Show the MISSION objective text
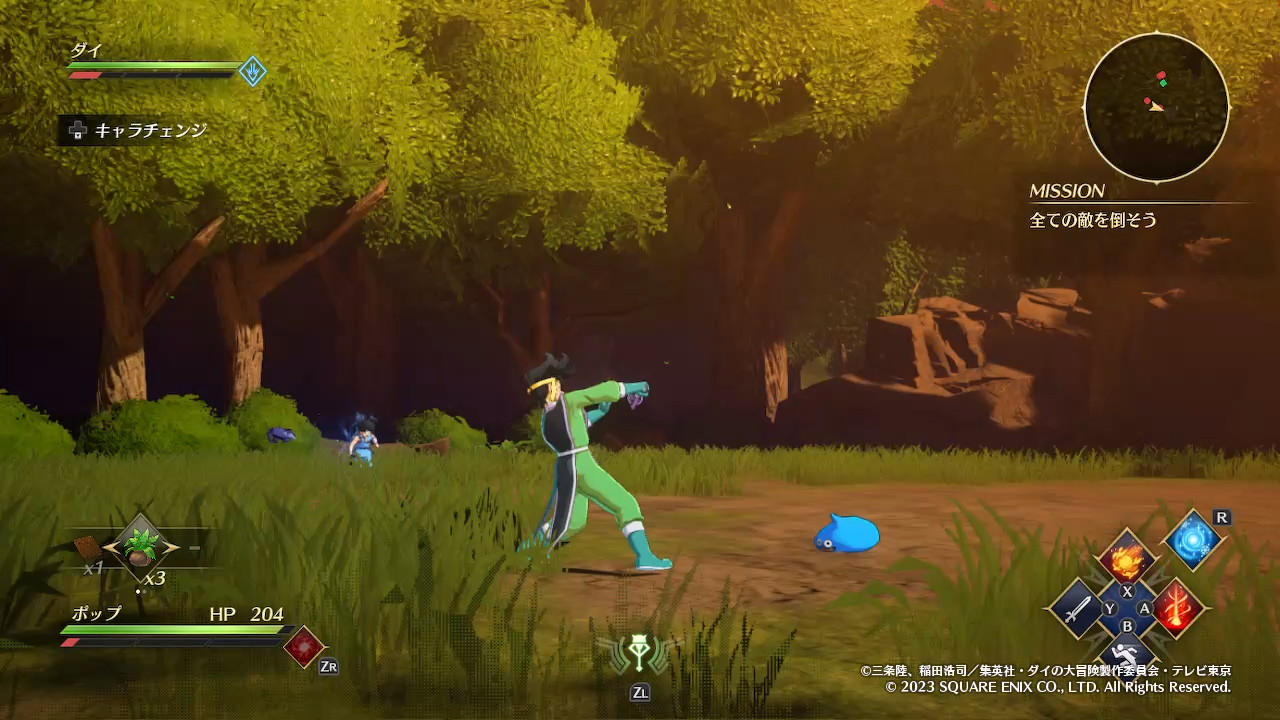This screenshot has height=720, width=1280. [x=1093, y=220]
